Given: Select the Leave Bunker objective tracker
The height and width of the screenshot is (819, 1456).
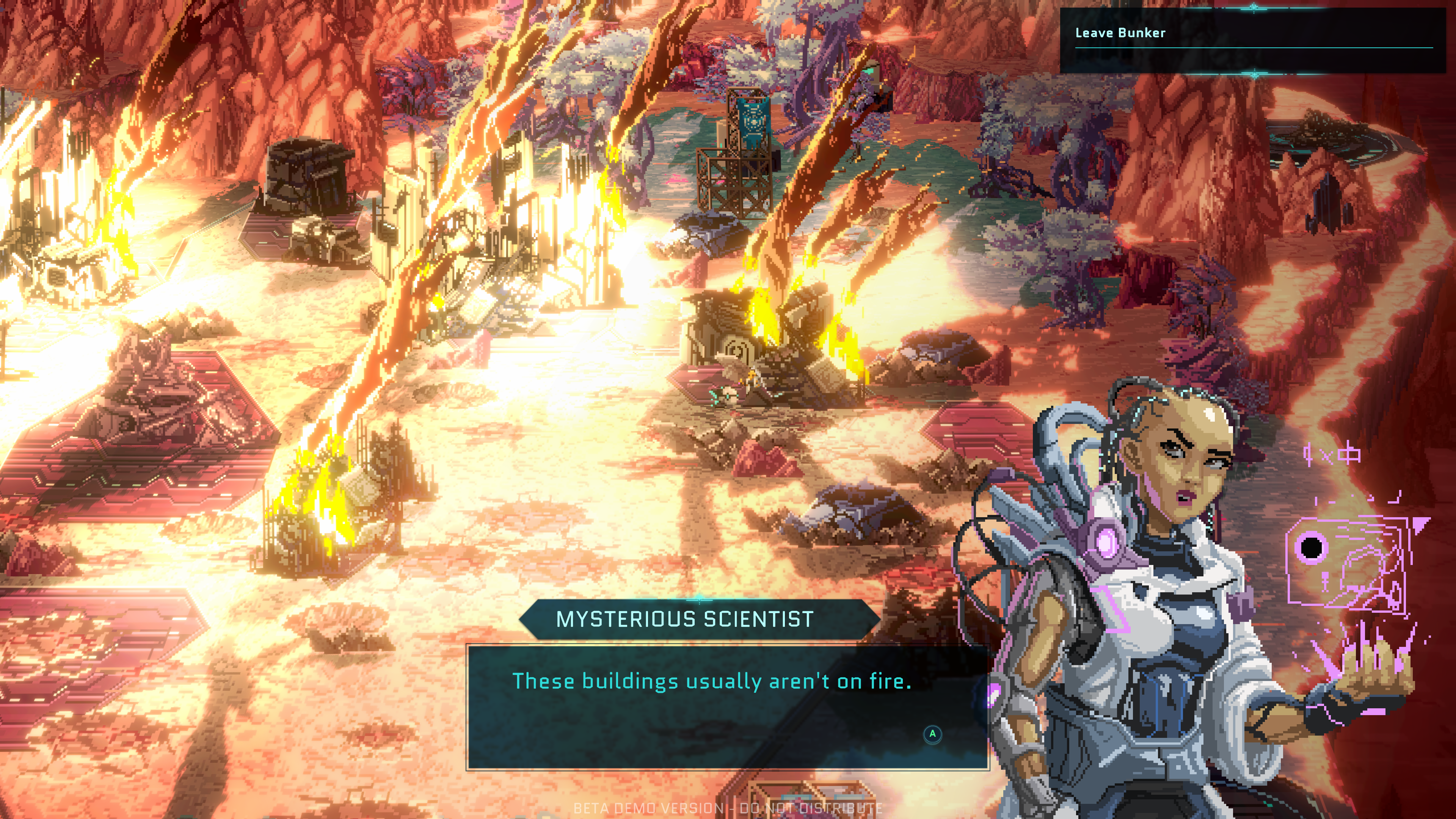Looking at the screenshot, I should [1120, 33].
